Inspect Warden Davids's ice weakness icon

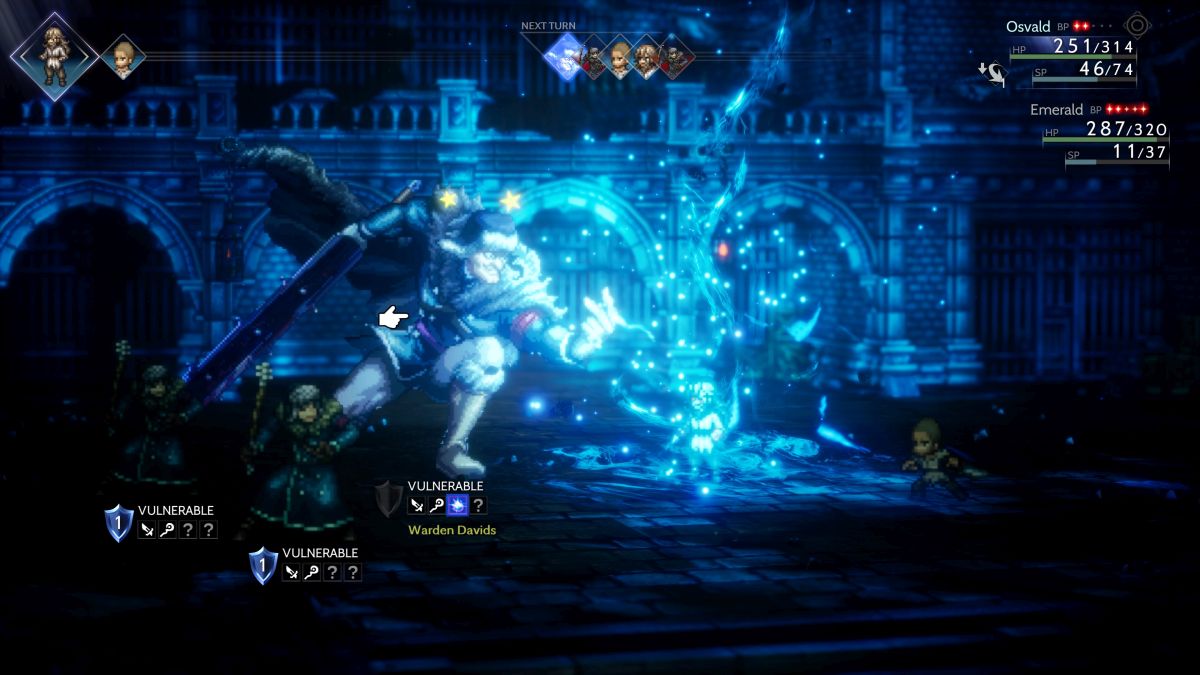pyautogui.click(x=458, y=505)
